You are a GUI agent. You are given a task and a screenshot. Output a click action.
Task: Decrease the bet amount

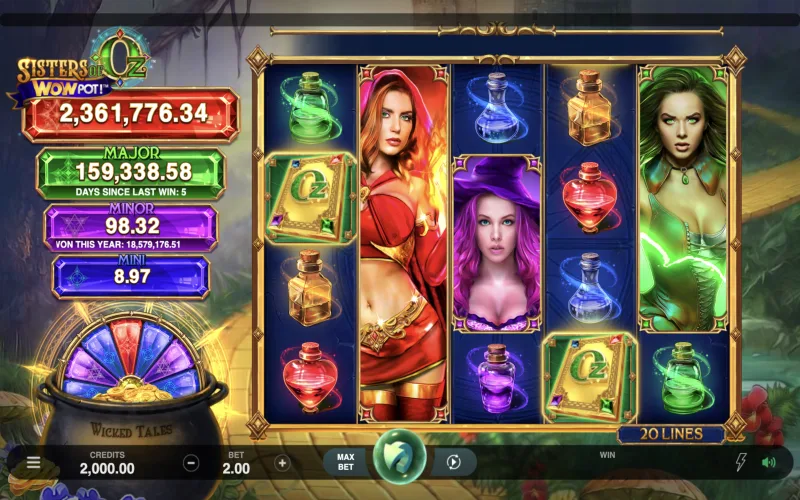[x=191, y=463]
